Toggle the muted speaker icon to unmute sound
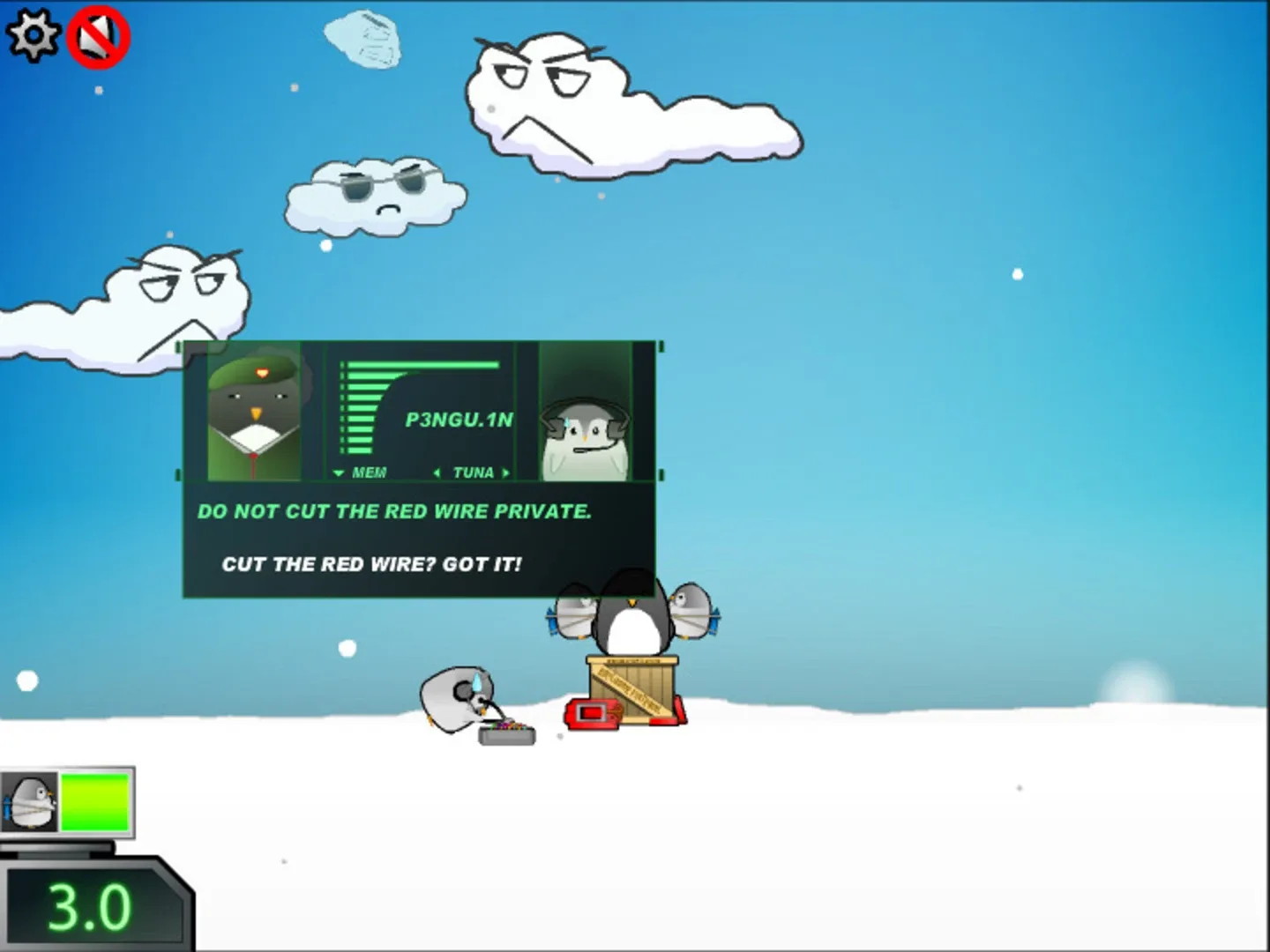This screenshot has width=1270, height=952. [x=97, y=35]
